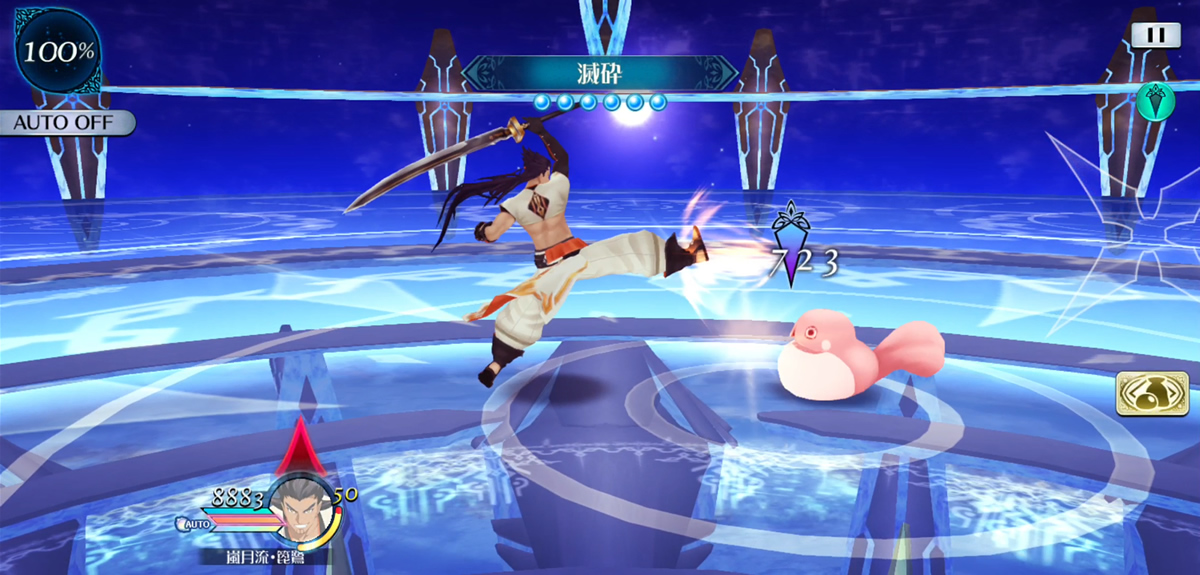Tap the green crystal icon

coord(1154,99)
